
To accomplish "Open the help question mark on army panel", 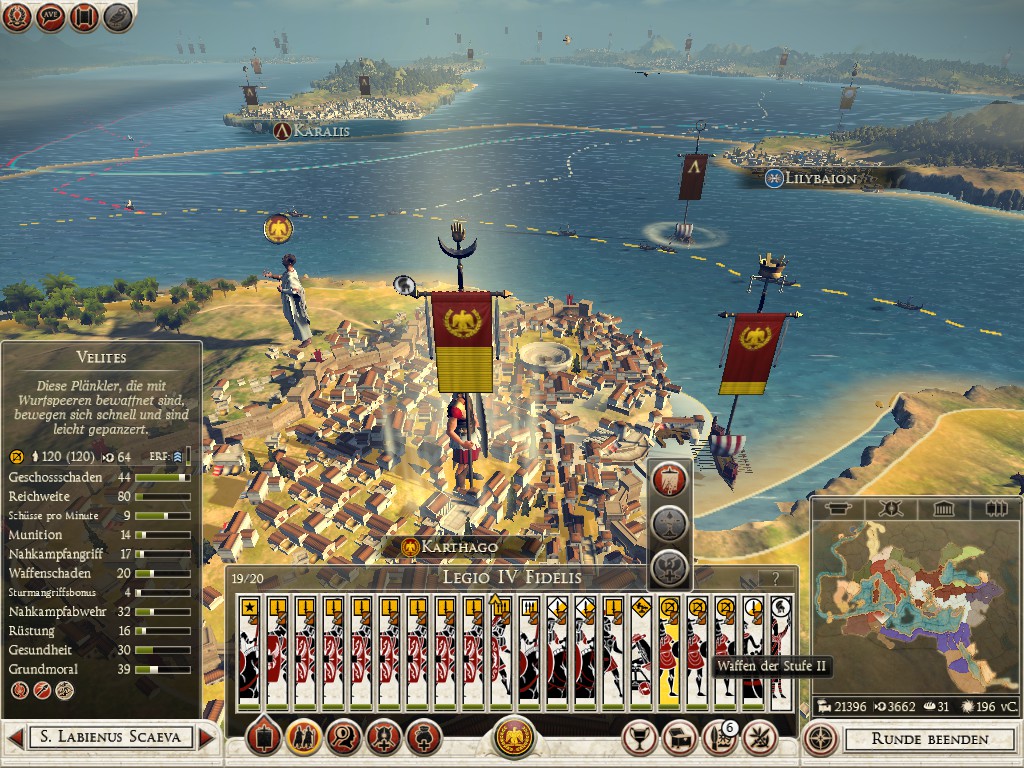I will [x=771, y=578].
